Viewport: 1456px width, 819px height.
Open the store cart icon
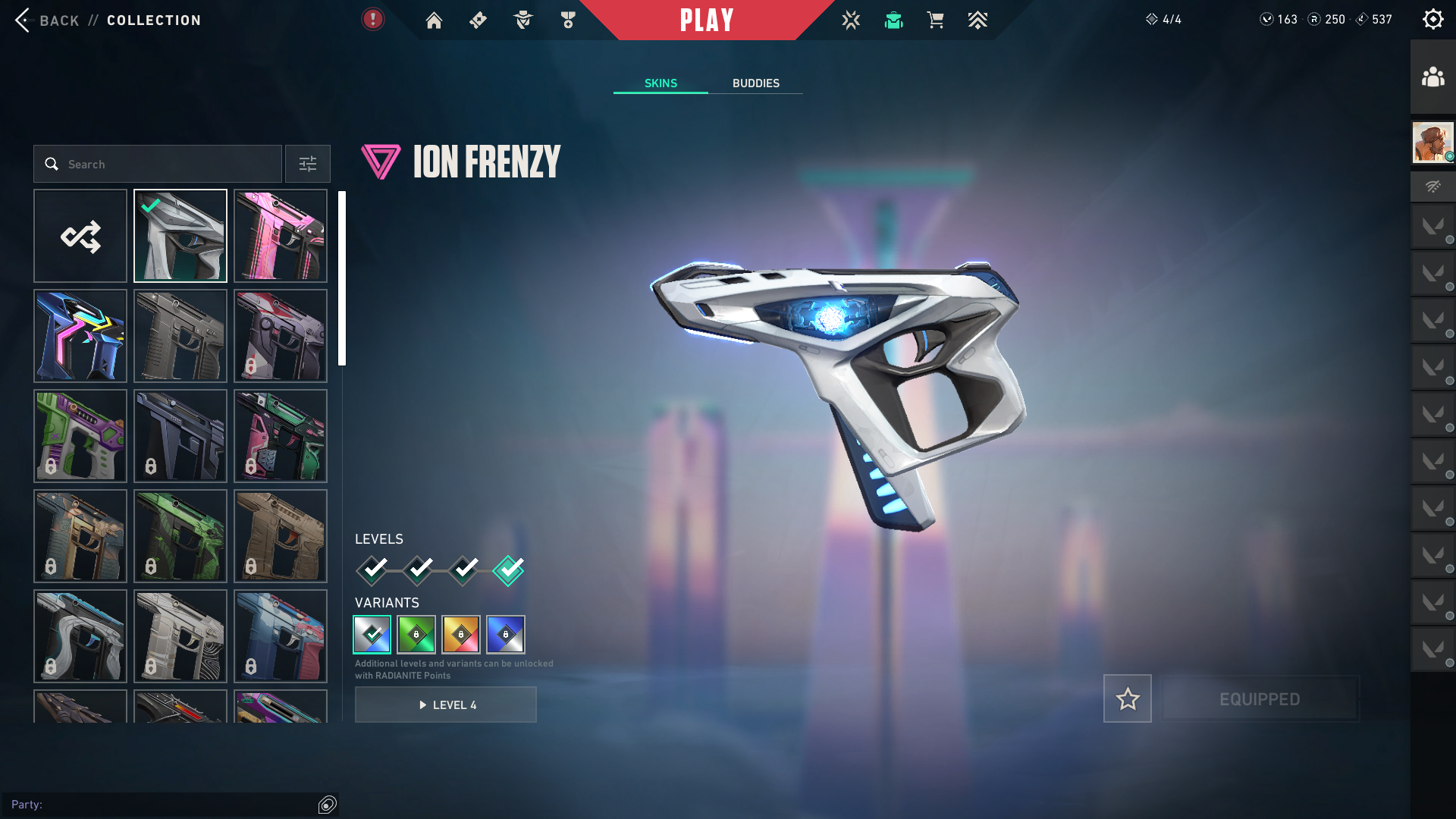tap(935, 20)
